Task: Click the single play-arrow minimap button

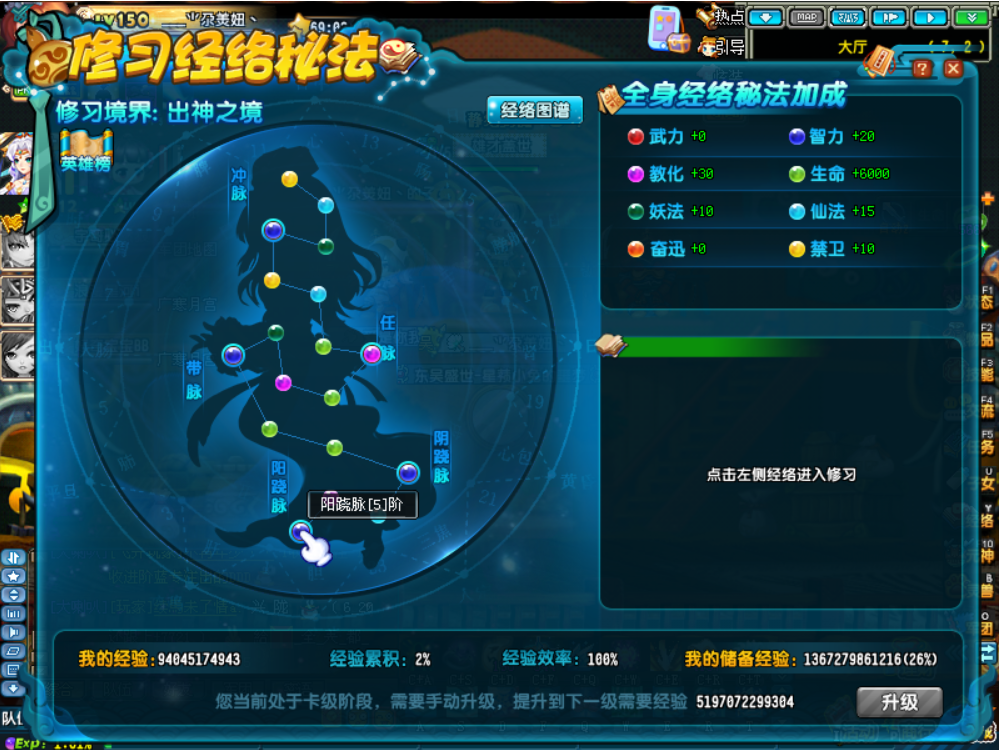Action: (x=930, y=17)
